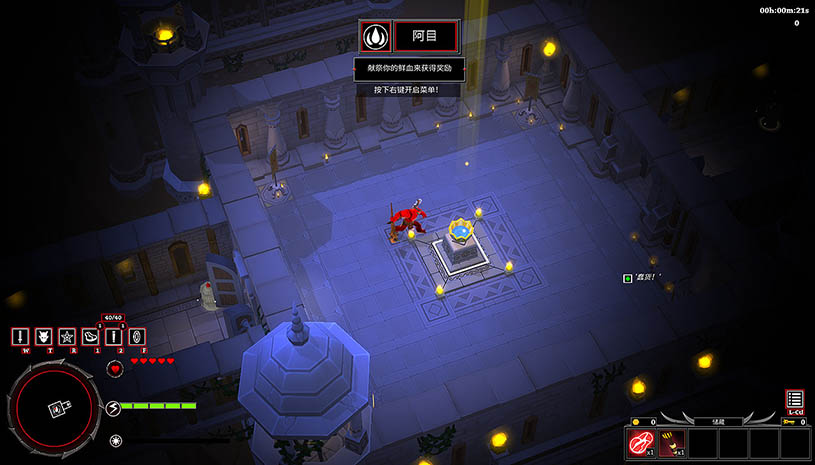Screen dimensions: 815x465
Task: Select the sword ability icon
Action: pos(19,337)
